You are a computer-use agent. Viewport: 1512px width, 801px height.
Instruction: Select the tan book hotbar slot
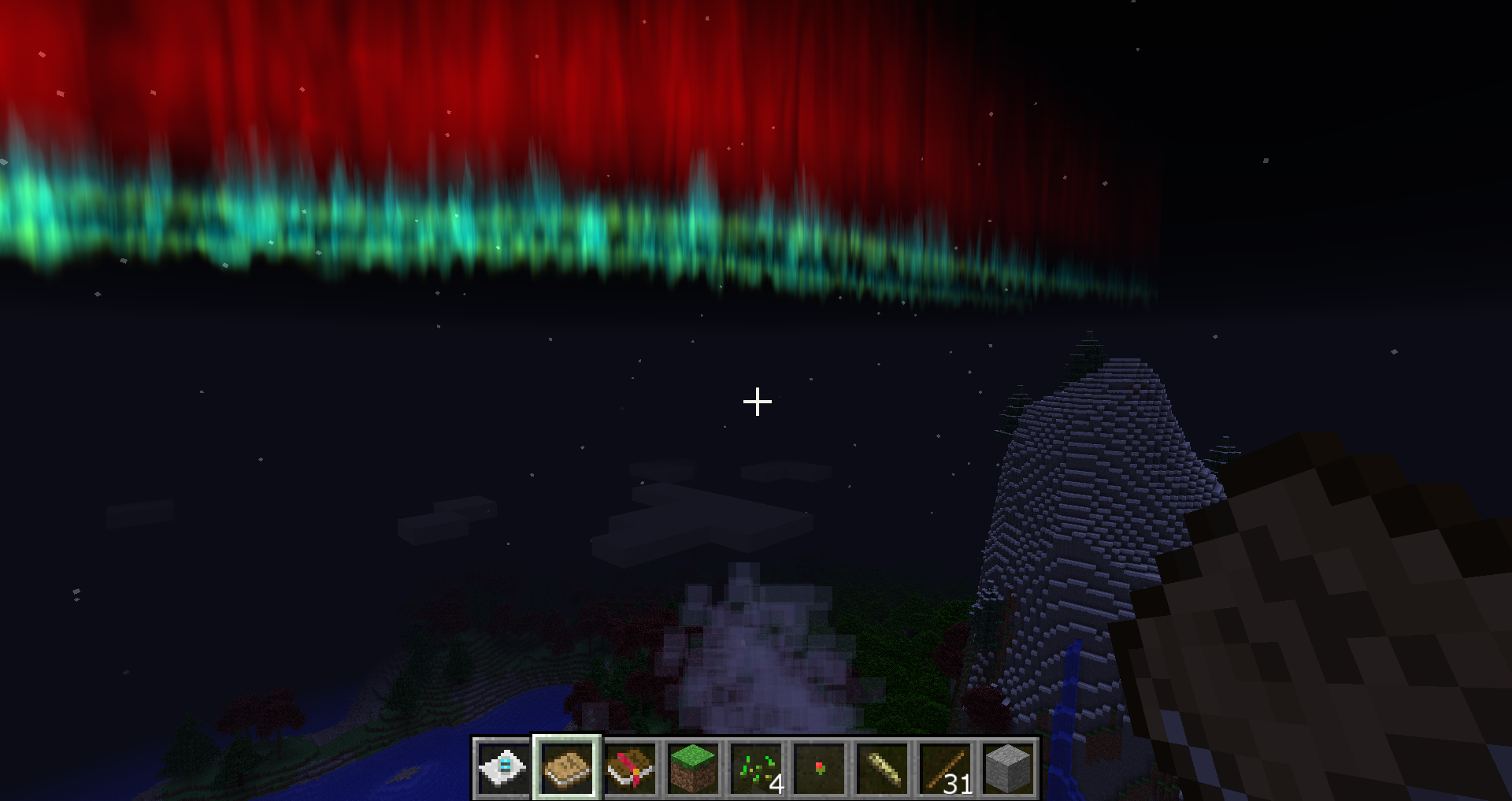point(567,768)
